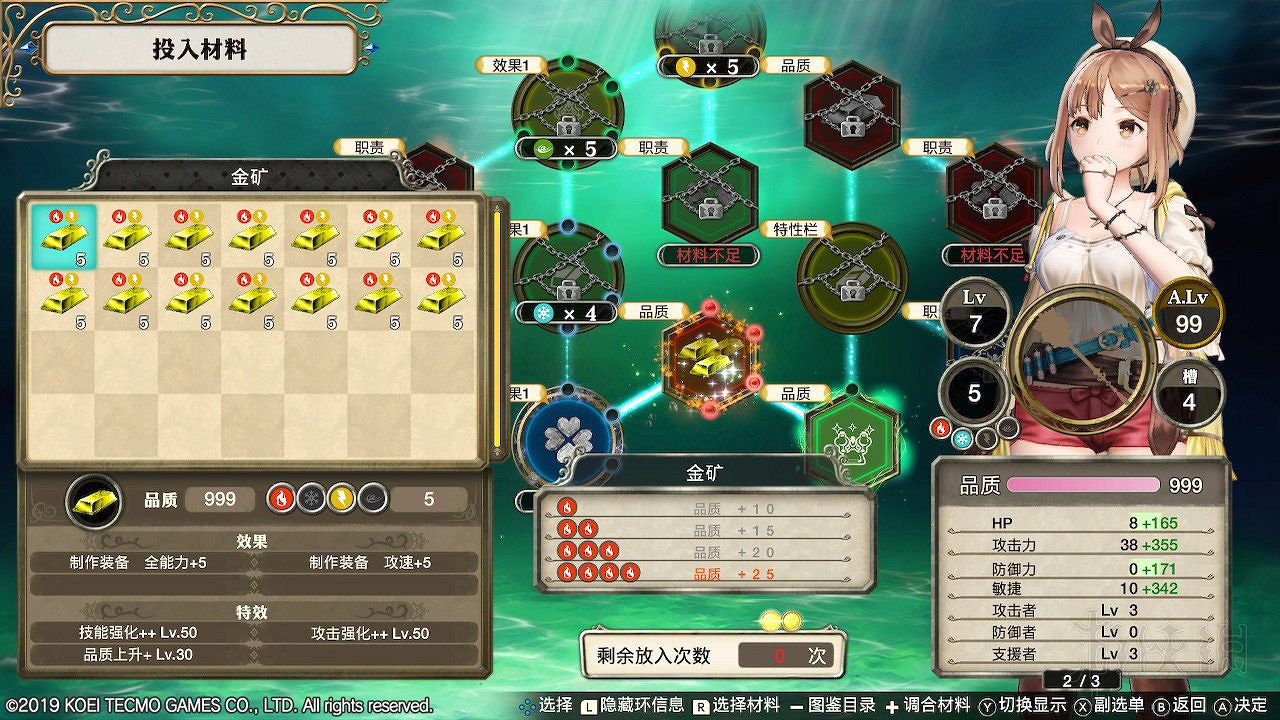
Task: Select the first gold ore in the material grid
Action: (65, 237)
